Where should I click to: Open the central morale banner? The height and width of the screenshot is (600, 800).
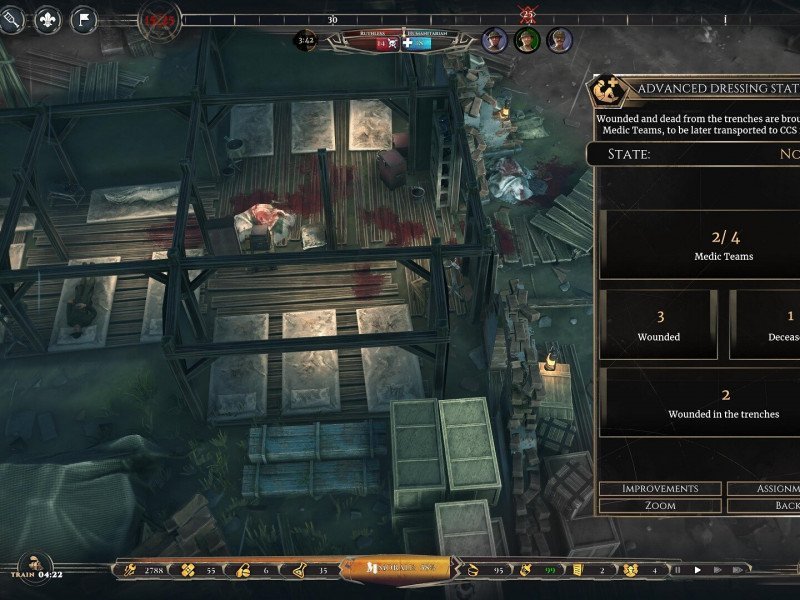click(x=395, y=569)
